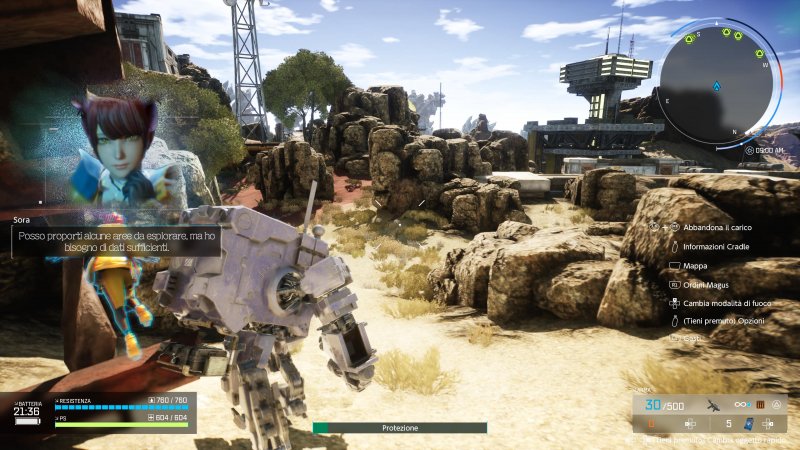Click Sora's portrait in the dialogue

click(120, 150)
